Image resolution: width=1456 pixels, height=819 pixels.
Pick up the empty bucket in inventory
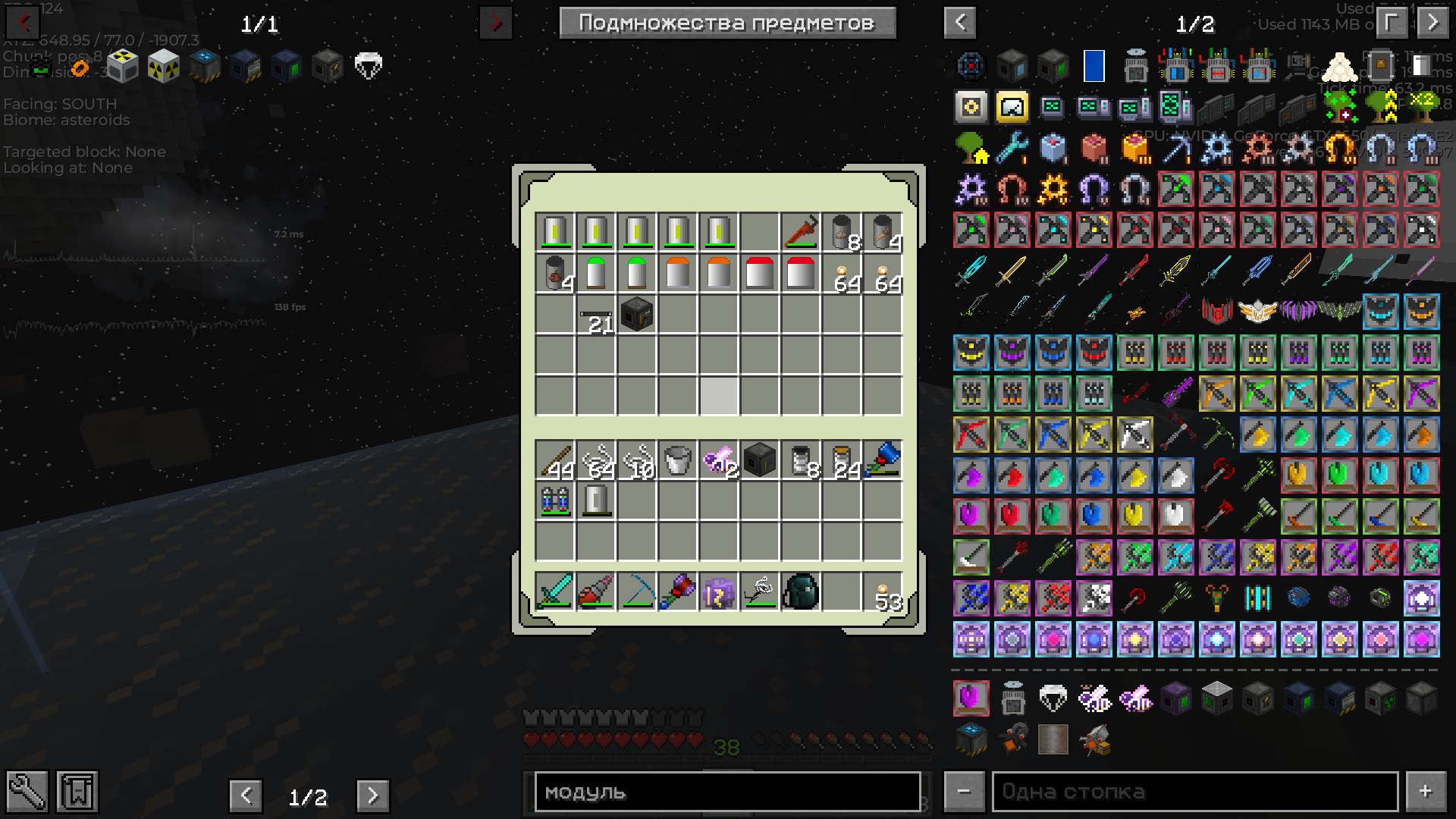(677, 460)
